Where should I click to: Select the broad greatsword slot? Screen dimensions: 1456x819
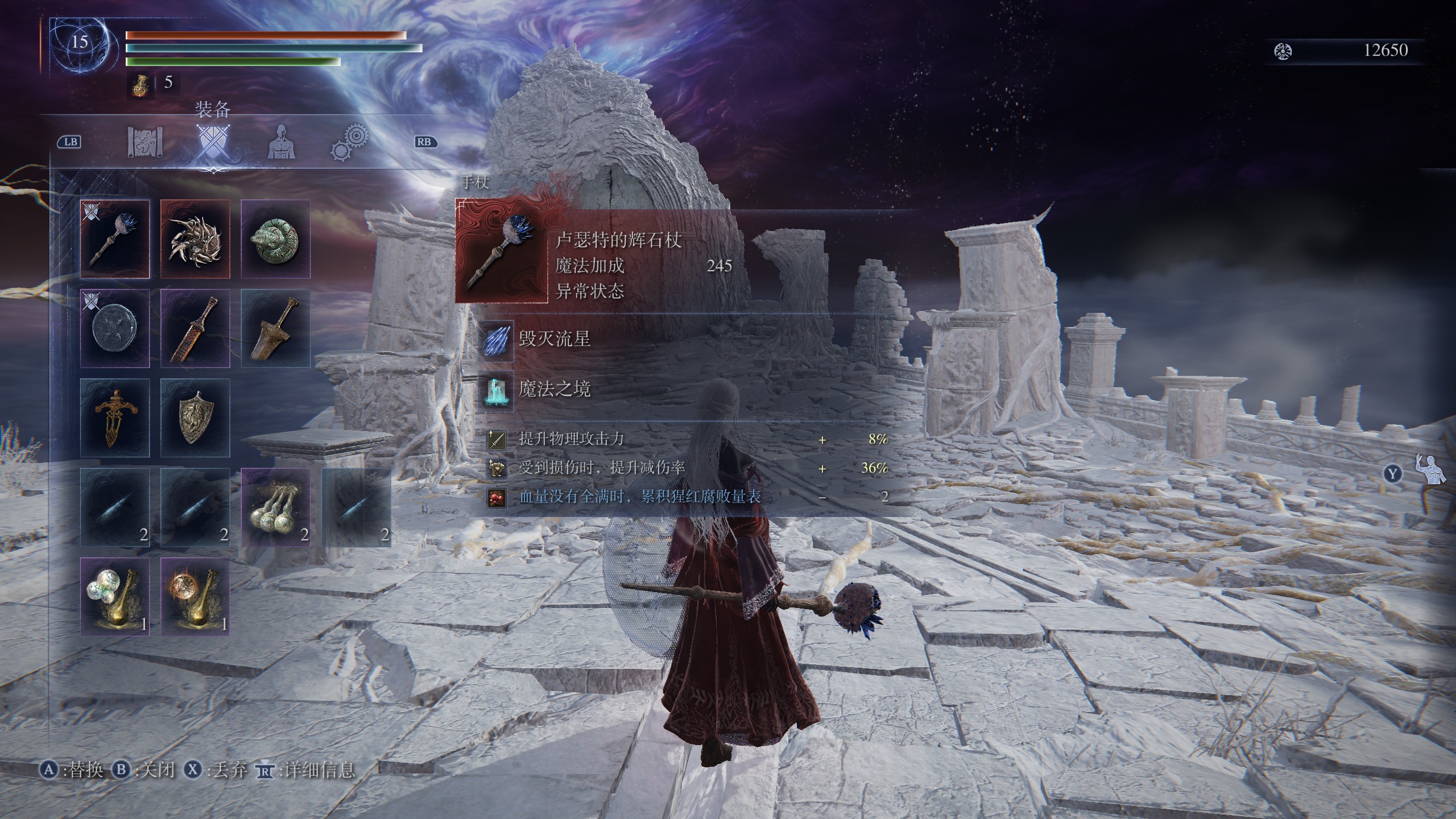[x=276, y=328]
